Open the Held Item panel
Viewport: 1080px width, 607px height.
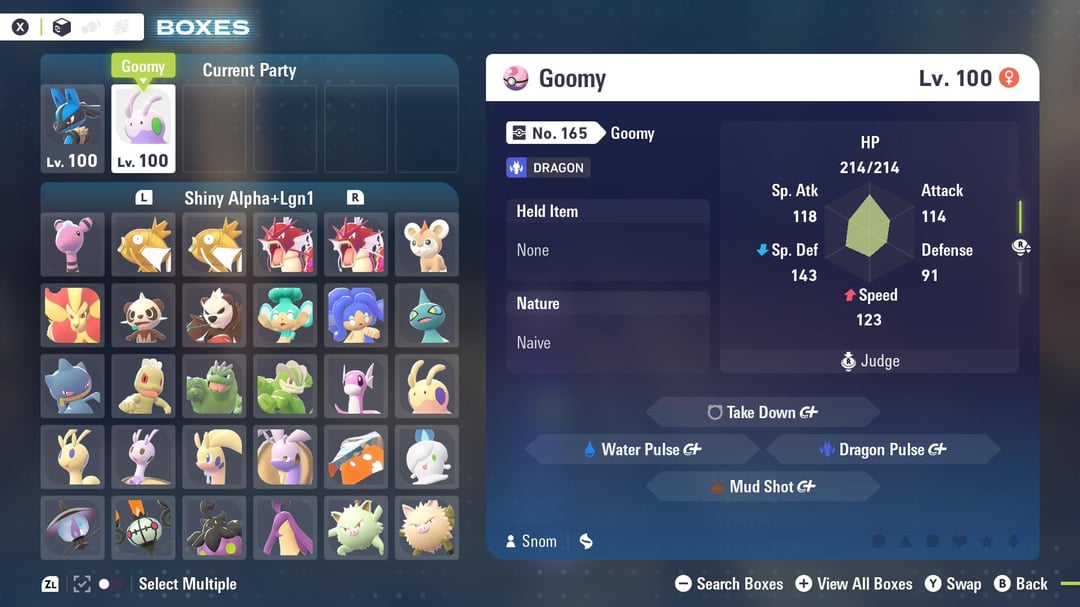click(x=607, y=240)
